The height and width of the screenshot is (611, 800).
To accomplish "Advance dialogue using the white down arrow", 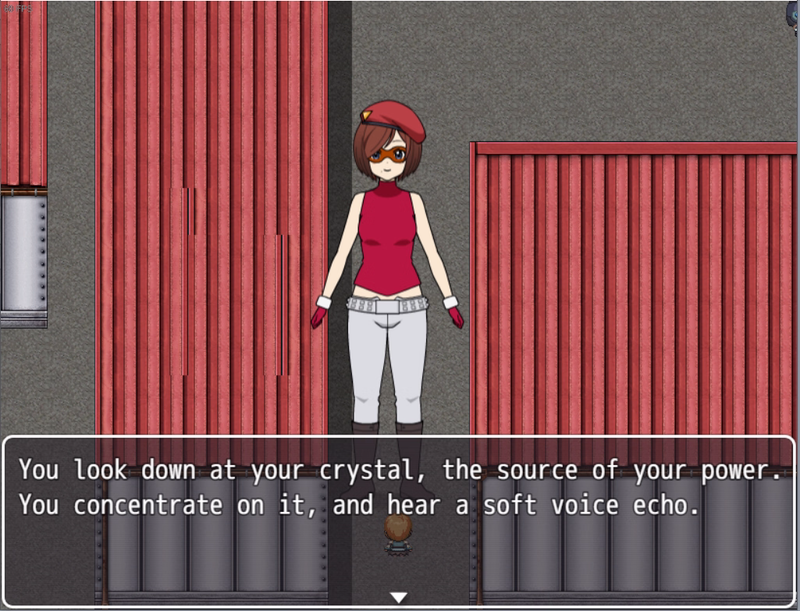I will point(399,597).
